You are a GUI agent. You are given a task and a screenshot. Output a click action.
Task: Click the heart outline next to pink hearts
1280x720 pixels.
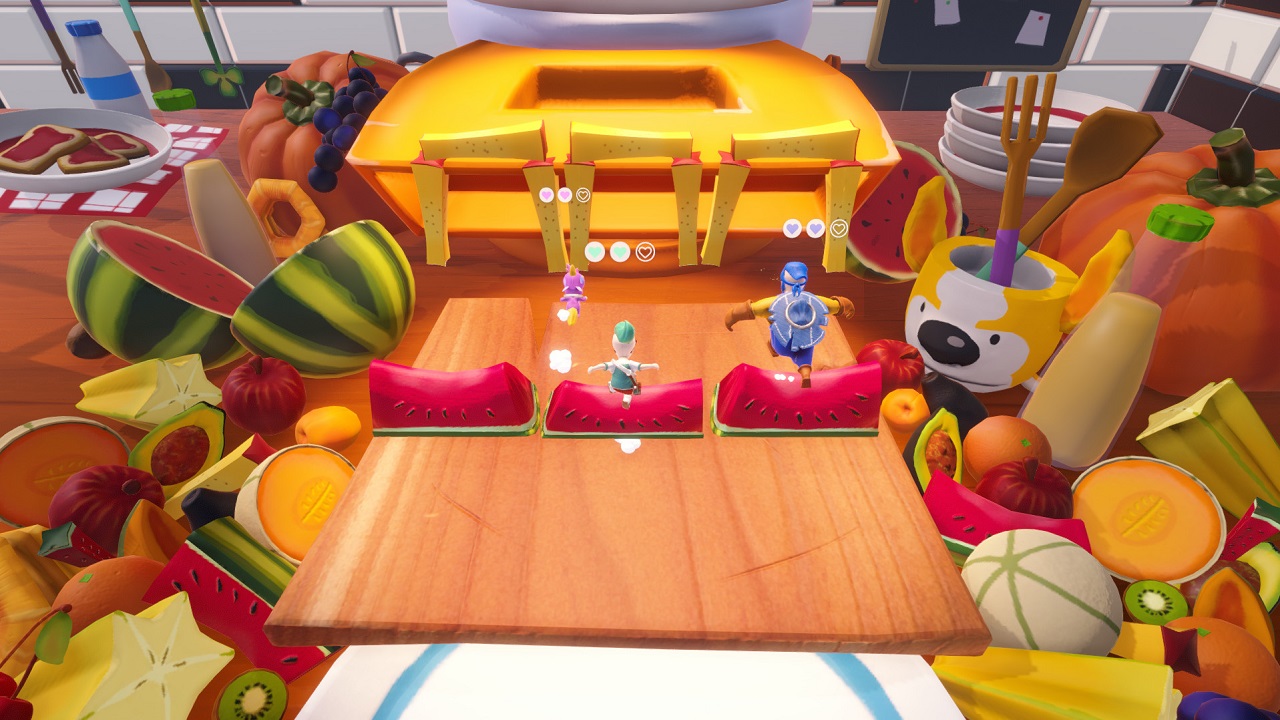point(582,195)
